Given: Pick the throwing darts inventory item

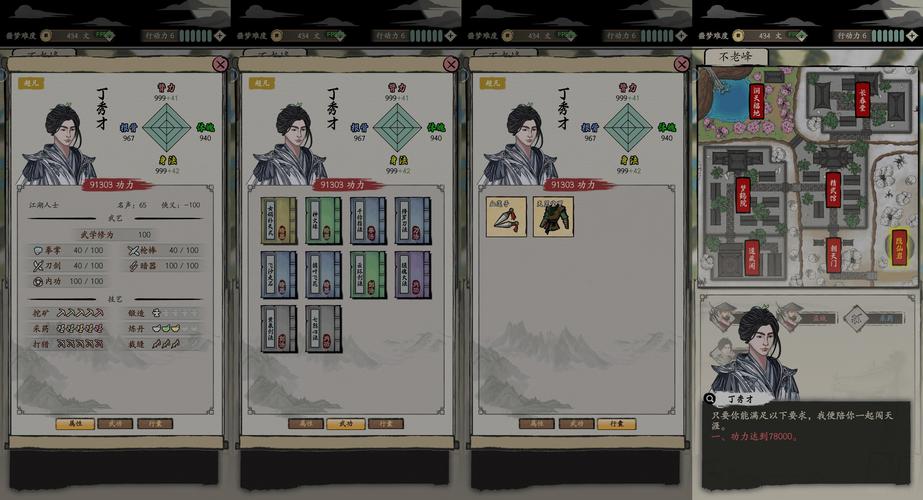Looking at the screenshot, I should [x=506, y=217].
